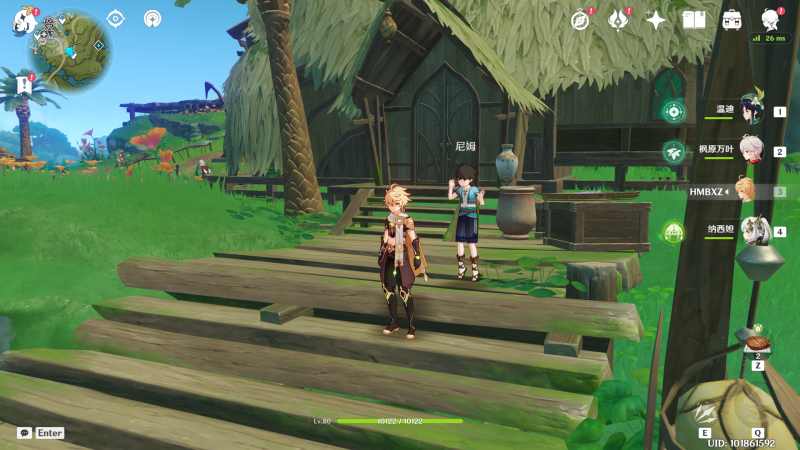
Task: Open the Wish four-pointed star icon
Action: 656,20
